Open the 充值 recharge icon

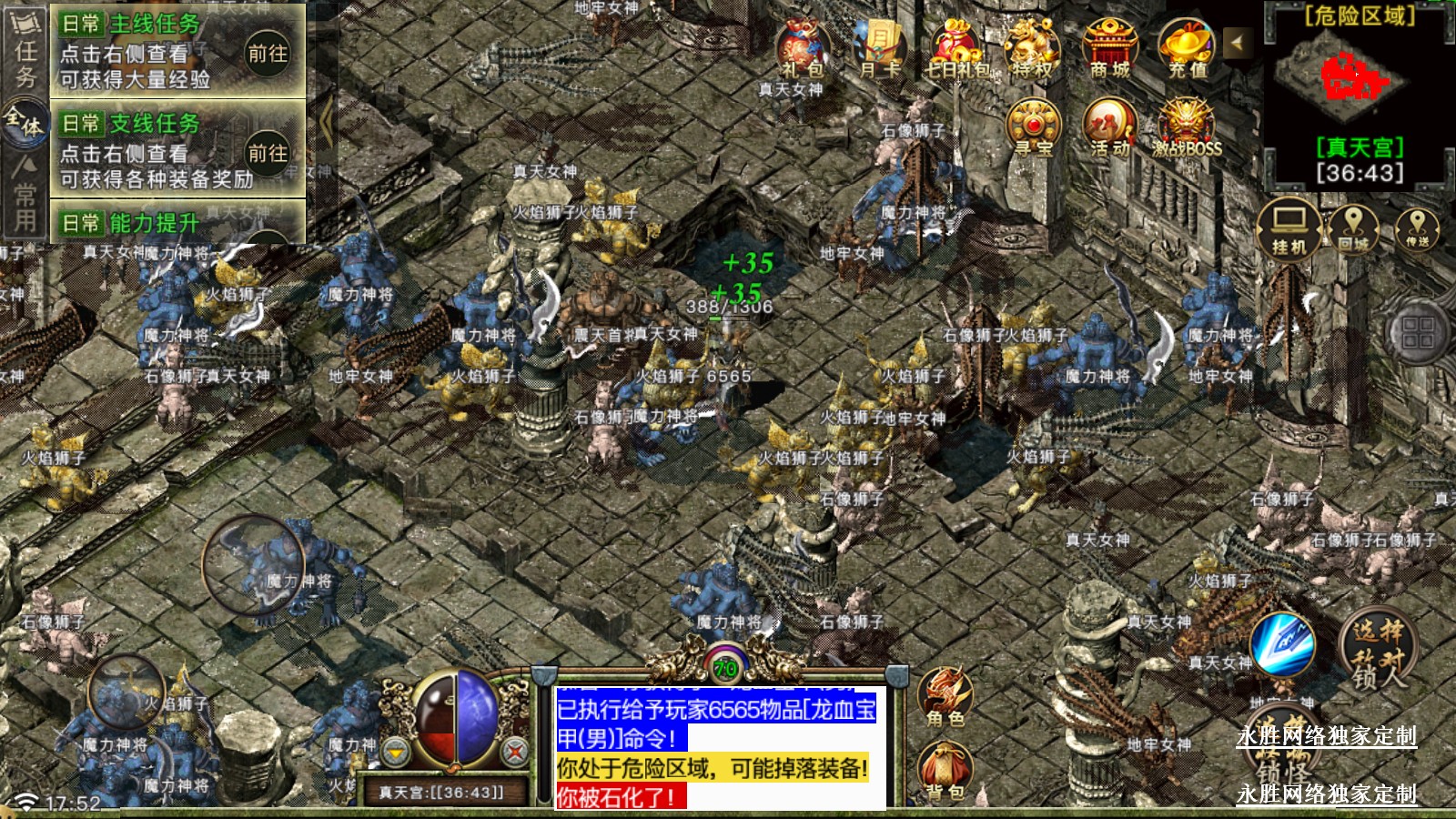pyautogui.click(x=1187, y=50)
